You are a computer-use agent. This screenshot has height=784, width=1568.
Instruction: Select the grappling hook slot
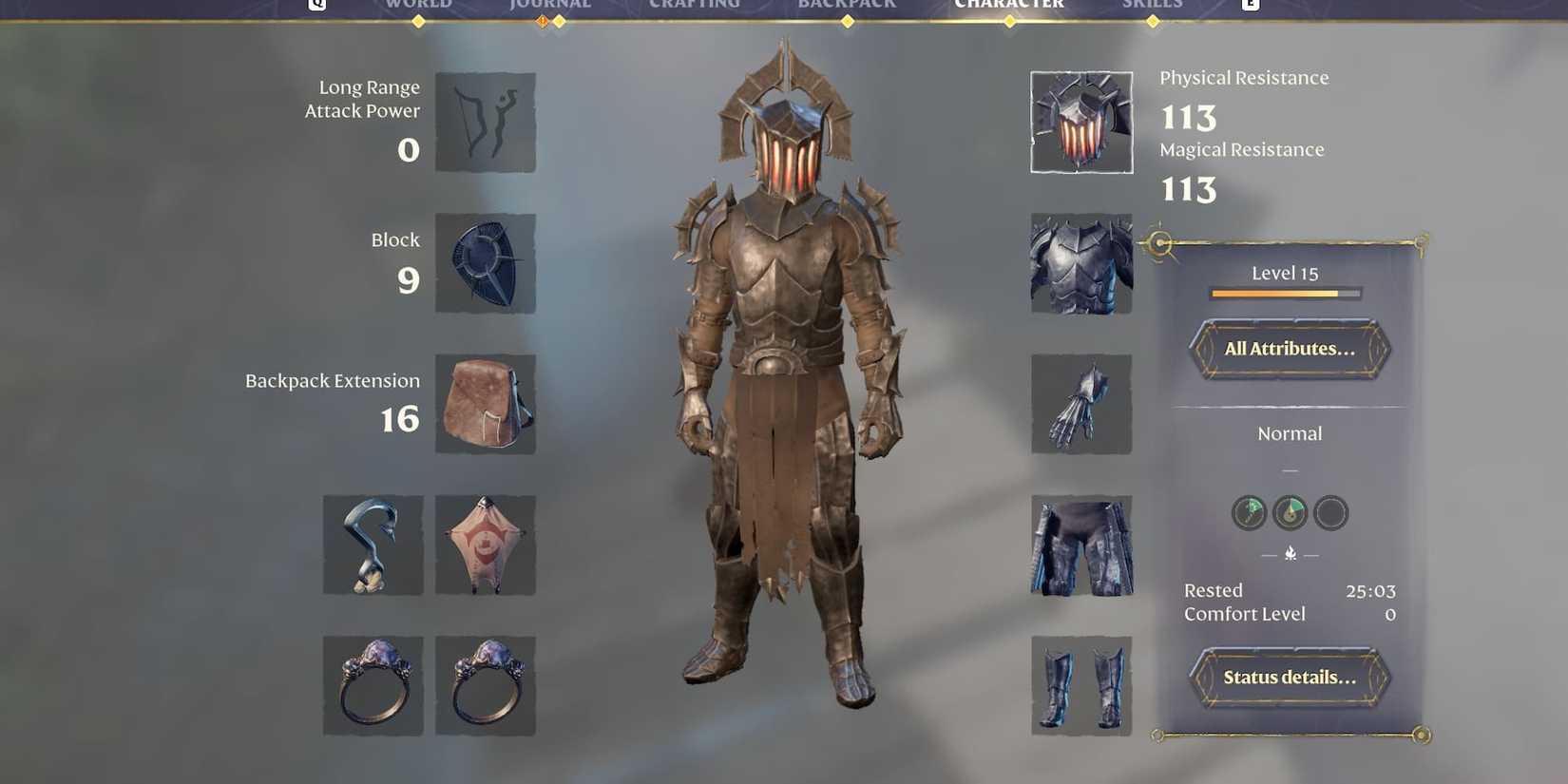pos(372,544)
